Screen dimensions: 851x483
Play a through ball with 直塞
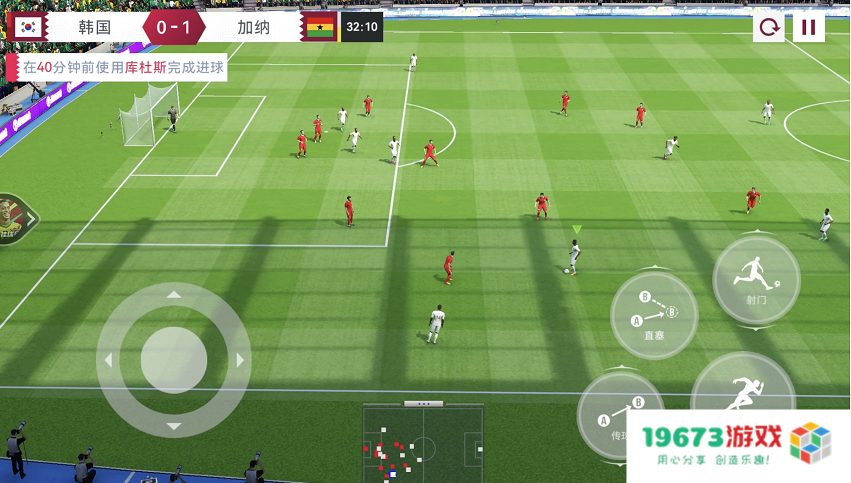point(654,315)
